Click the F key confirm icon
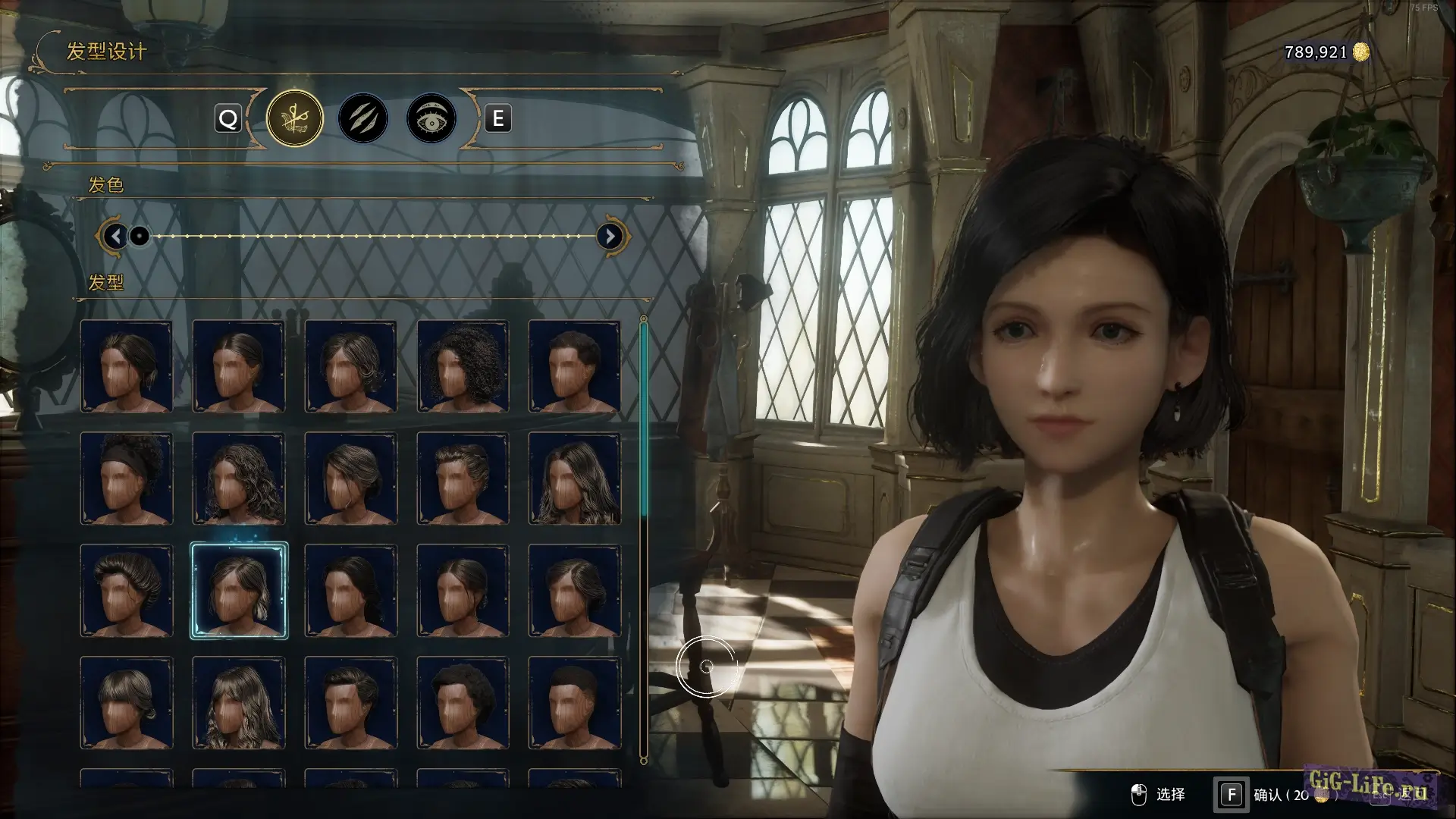The image size is (1456, 819). 1231,794
